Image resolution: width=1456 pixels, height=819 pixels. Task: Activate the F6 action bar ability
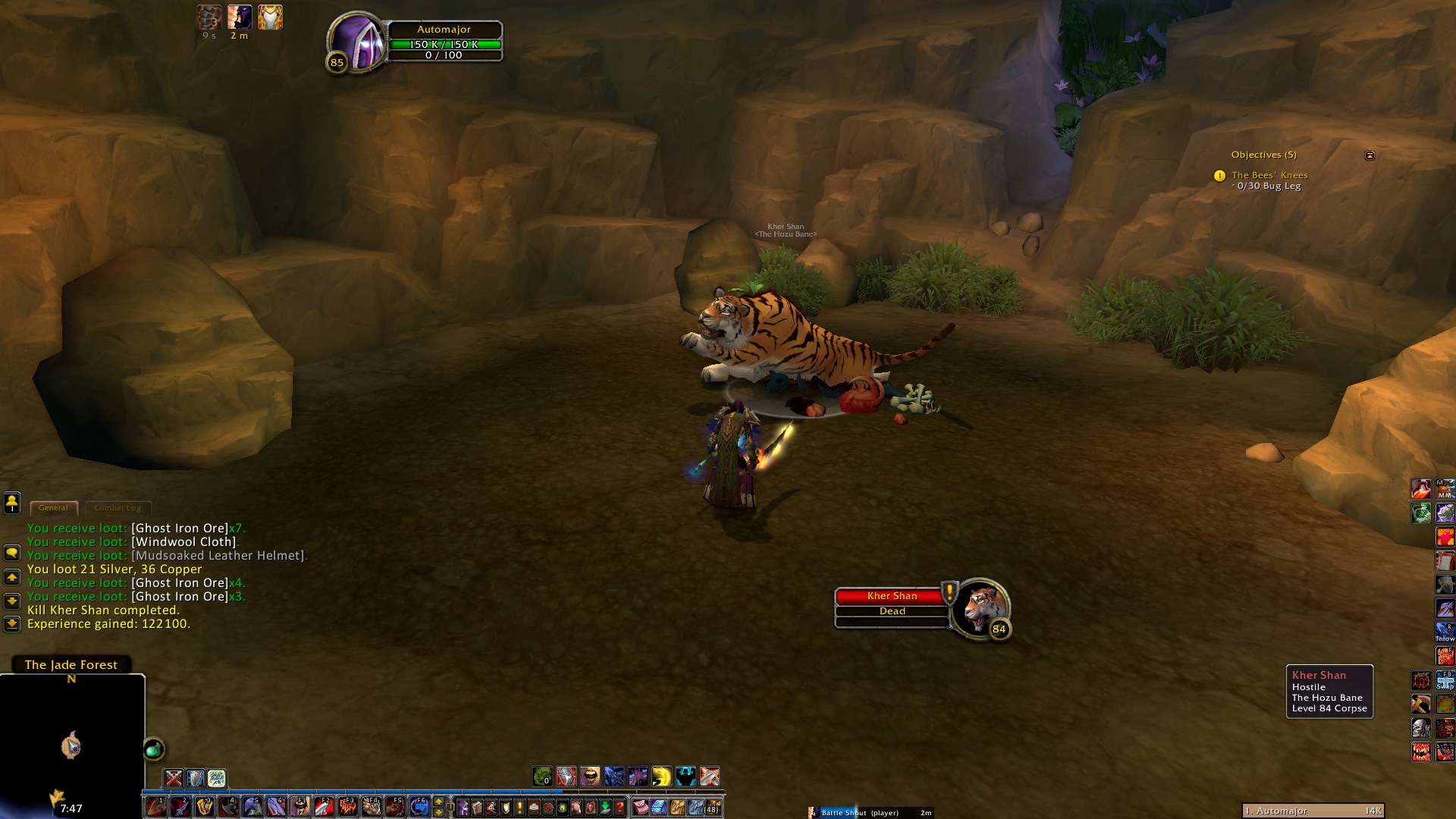(419, 807)
